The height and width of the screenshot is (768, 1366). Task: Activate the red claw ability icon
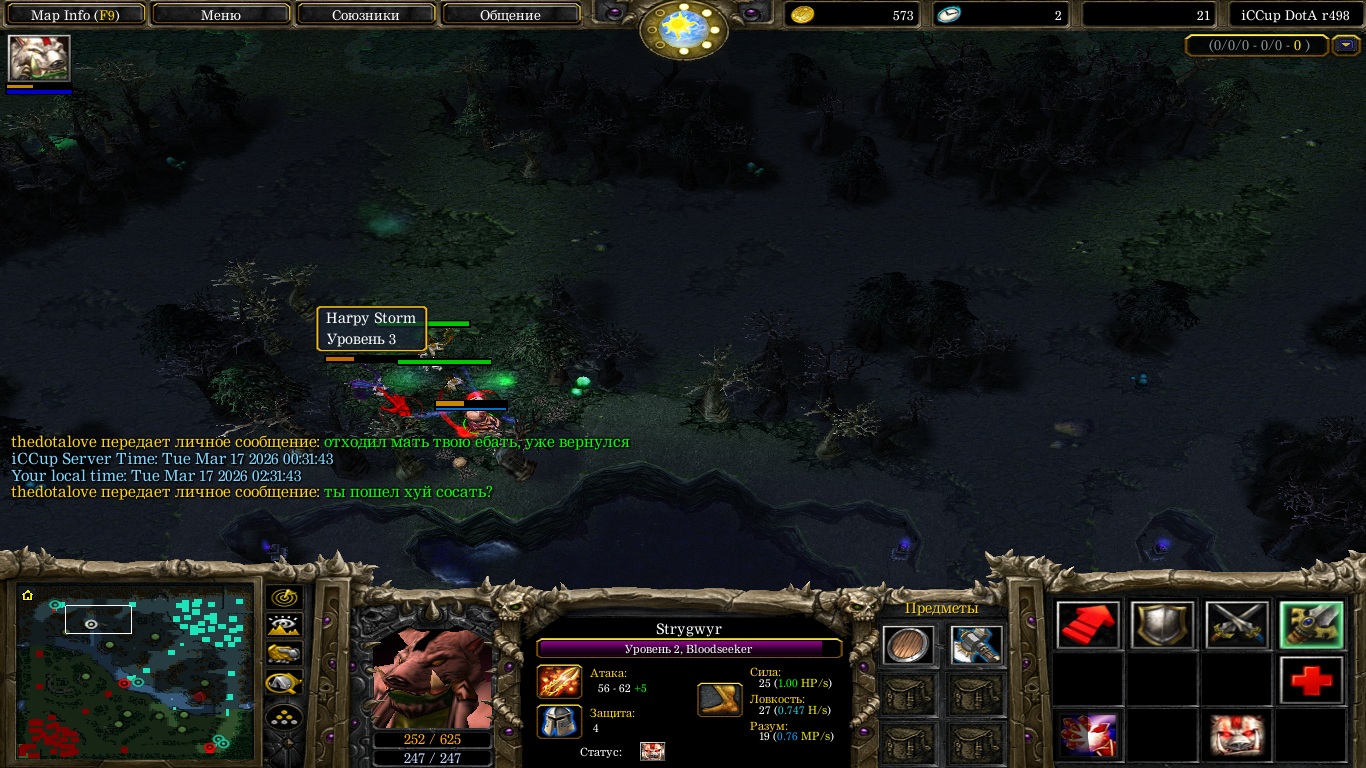1089,736
